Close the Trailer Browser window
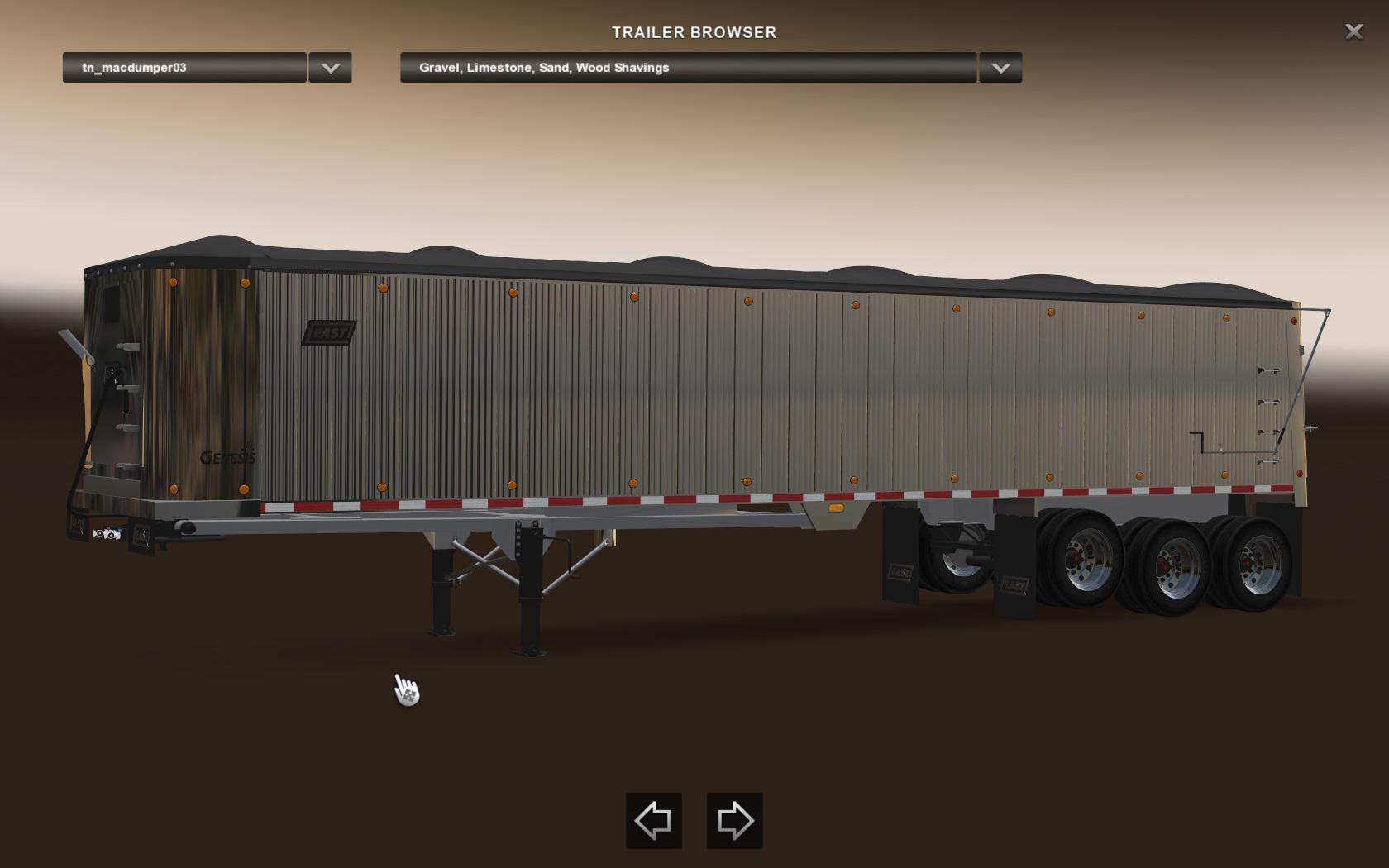 click(x=1353, y=31)
